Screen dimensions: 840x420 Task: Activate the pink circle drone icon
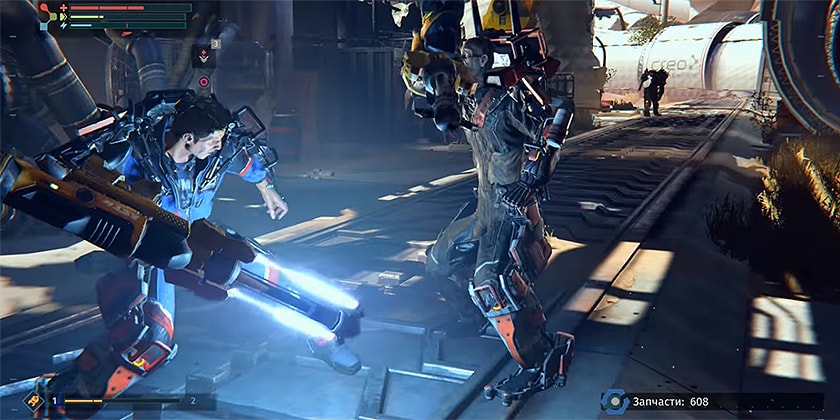(204, 82)
